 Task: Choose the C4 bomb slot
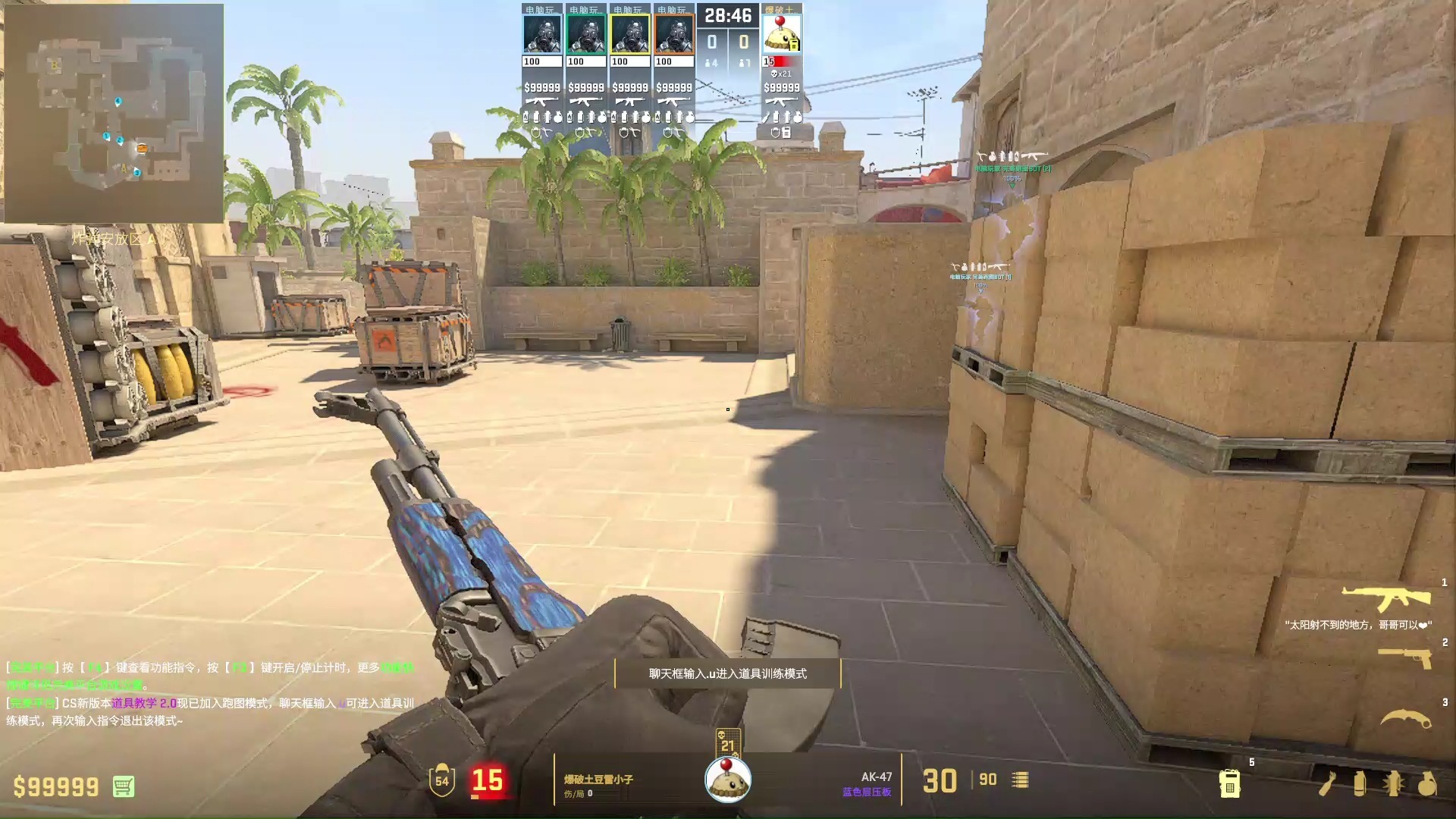tap(1229, 783)
